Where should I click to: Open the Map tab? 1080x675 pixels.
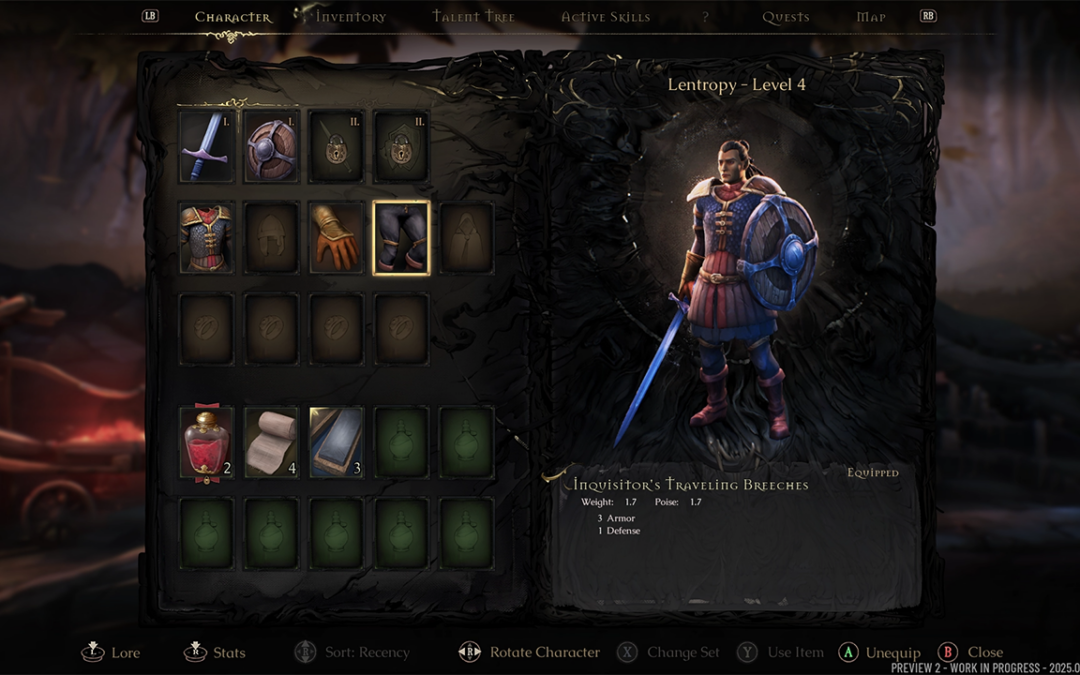click(x=871, y=17)
